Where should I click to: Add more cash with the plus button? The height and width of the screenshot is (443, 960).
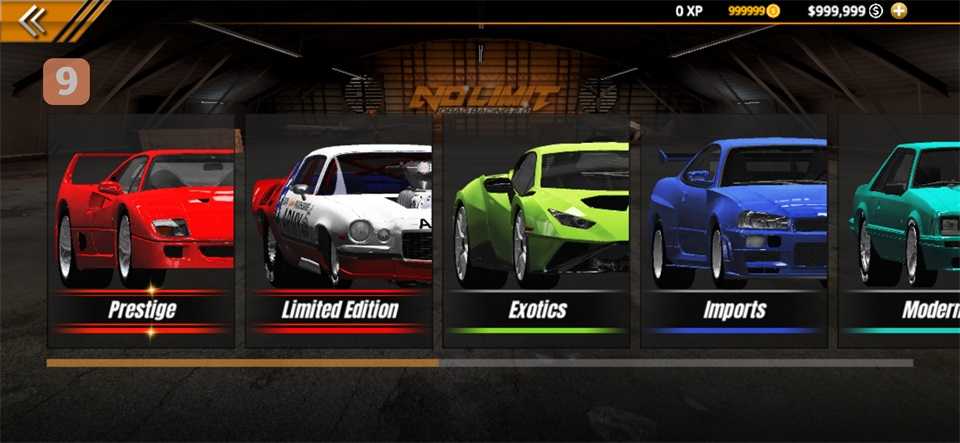point(899,11)
